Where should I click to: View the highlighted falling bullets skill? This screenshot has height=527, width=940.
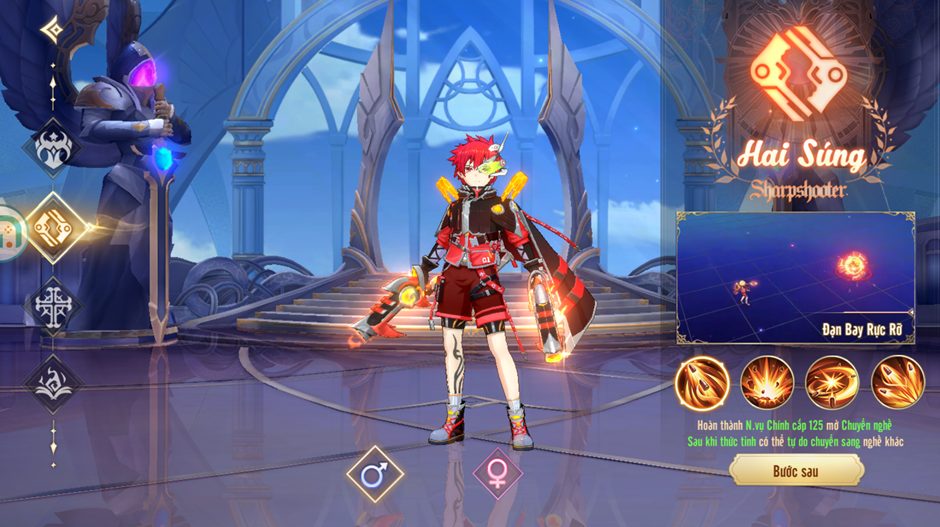[703, 383]
